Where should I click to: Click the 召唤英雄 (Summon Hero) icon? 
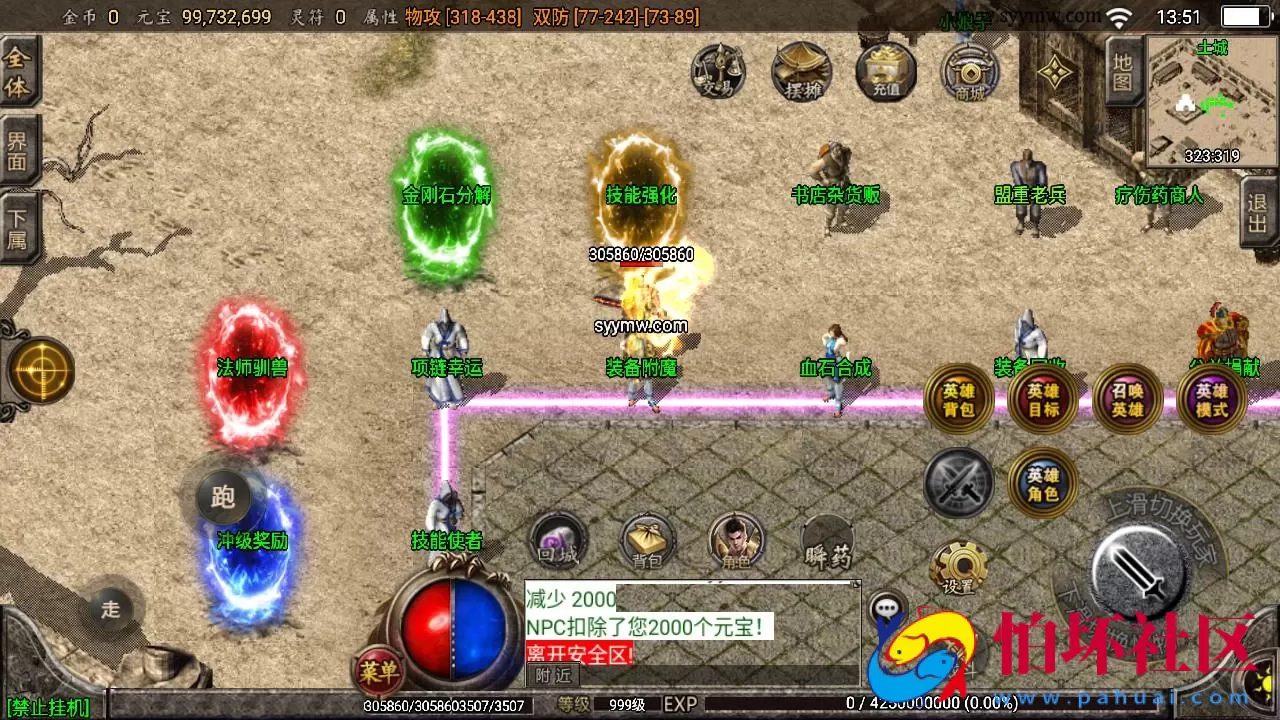pyautogui.click(x=1126, y=399)
